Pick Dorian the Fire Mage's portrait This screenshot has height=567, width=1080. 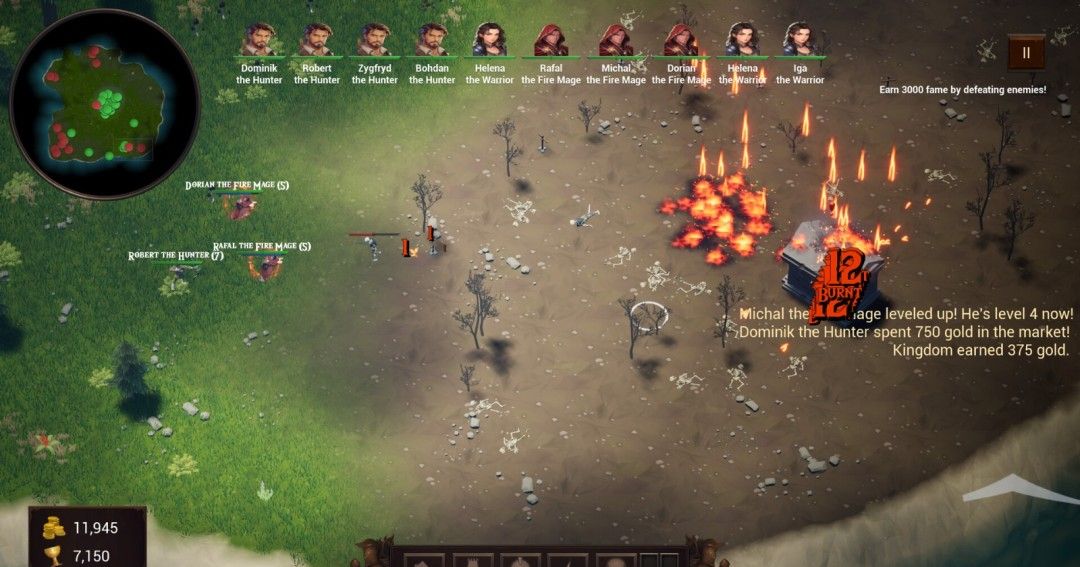tap(681, 40)
